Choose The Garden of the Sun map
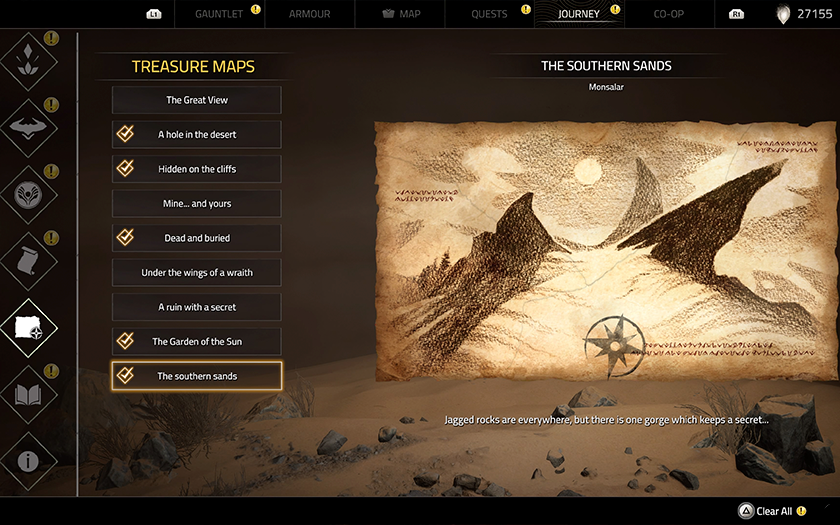Image resolution: width=840 pixels, height=525 pixels. (x=196, y=342)
